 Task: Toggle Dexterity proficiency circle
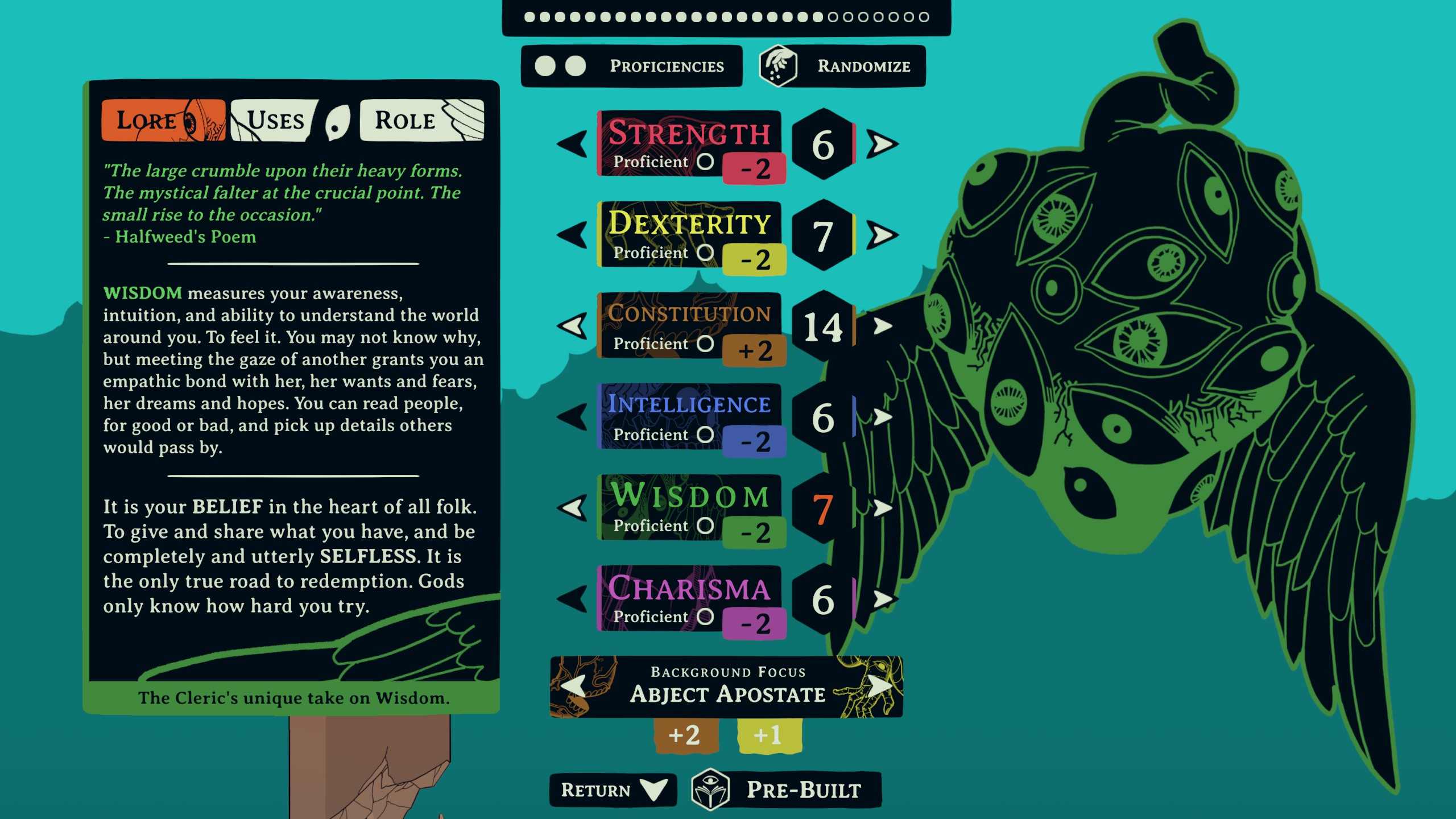(705, 253)
